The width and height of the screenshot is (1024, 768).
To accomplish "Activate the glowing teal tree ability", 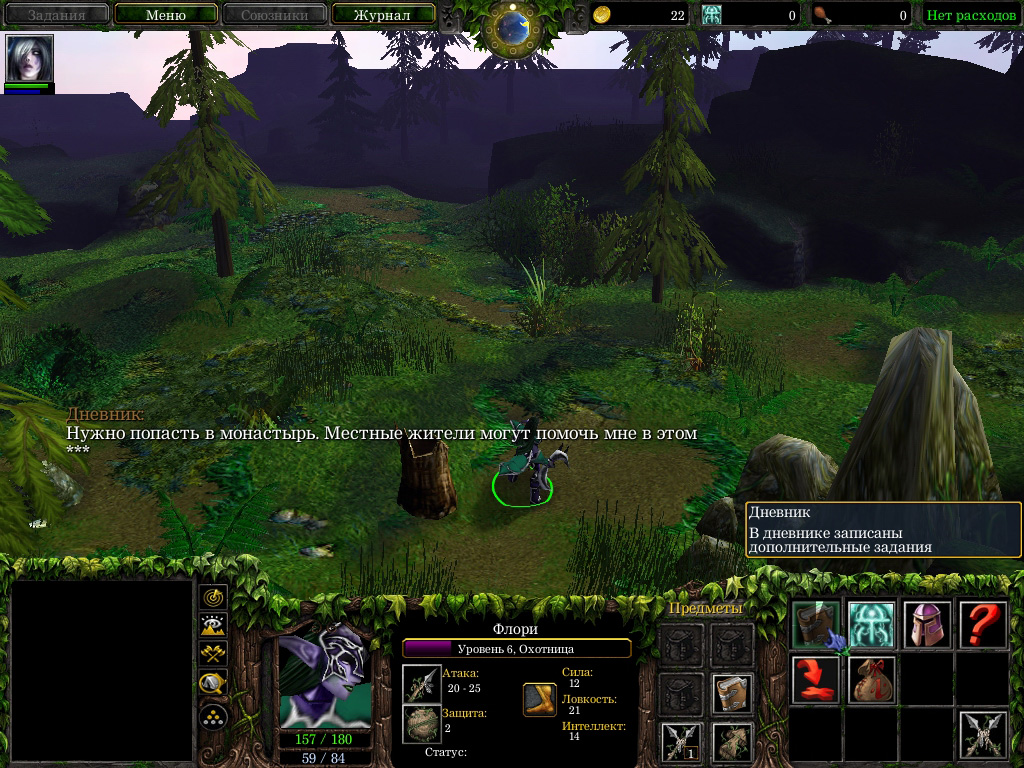I will point(872,625).
